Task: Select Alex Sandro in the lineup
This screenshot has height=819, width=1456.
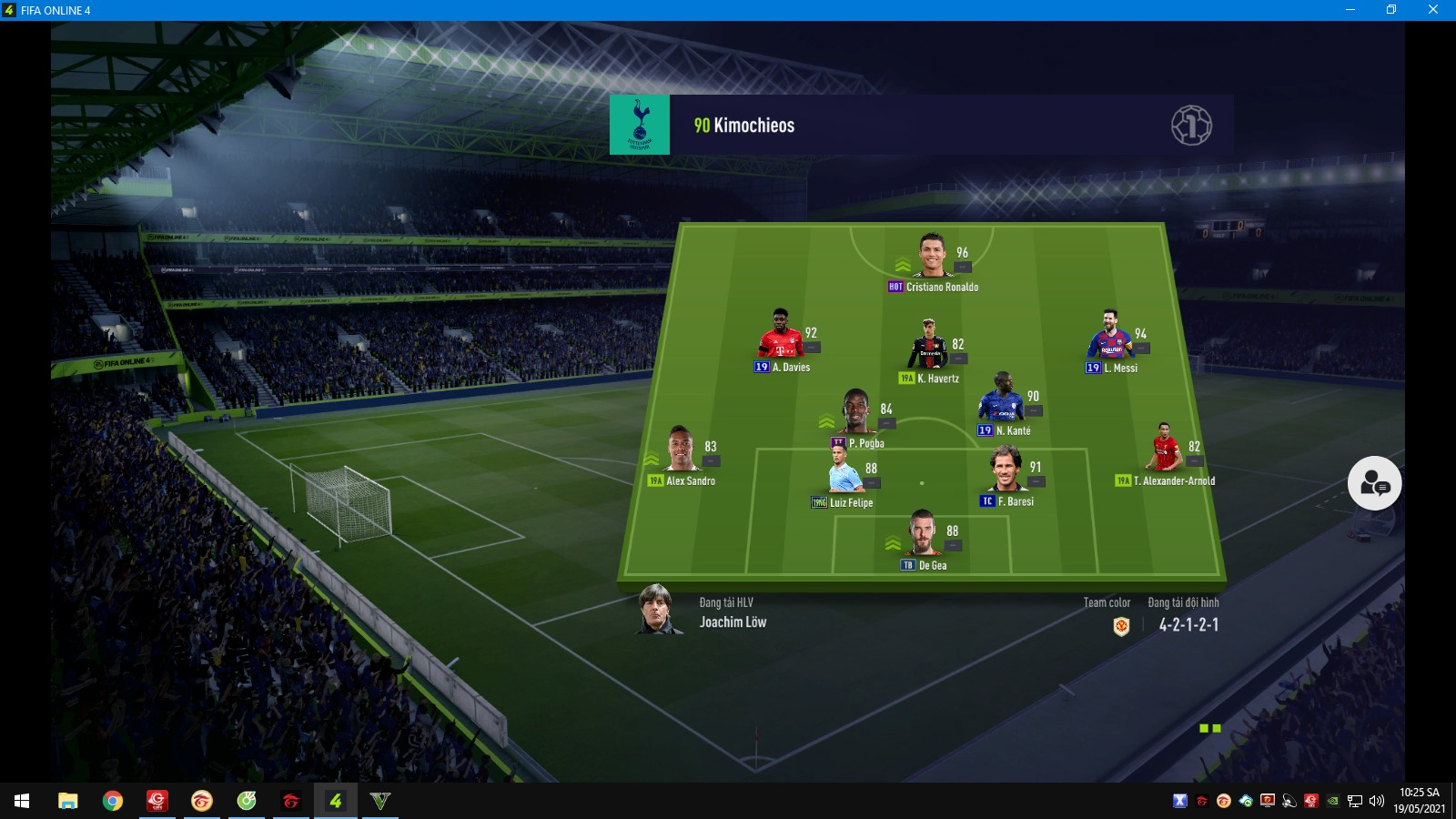Action: click(681, 449)
